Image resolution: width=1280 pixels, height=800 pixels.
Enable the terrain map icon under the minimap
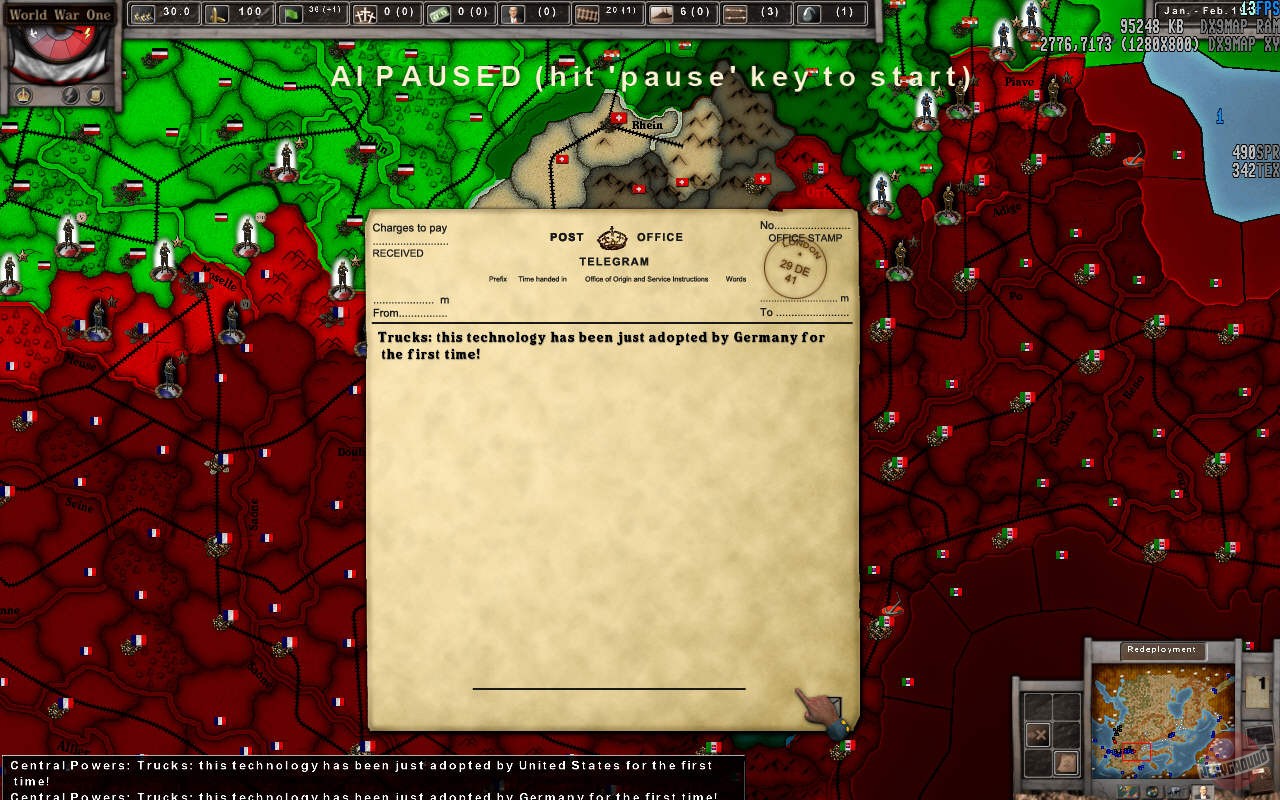[1128, 790]
